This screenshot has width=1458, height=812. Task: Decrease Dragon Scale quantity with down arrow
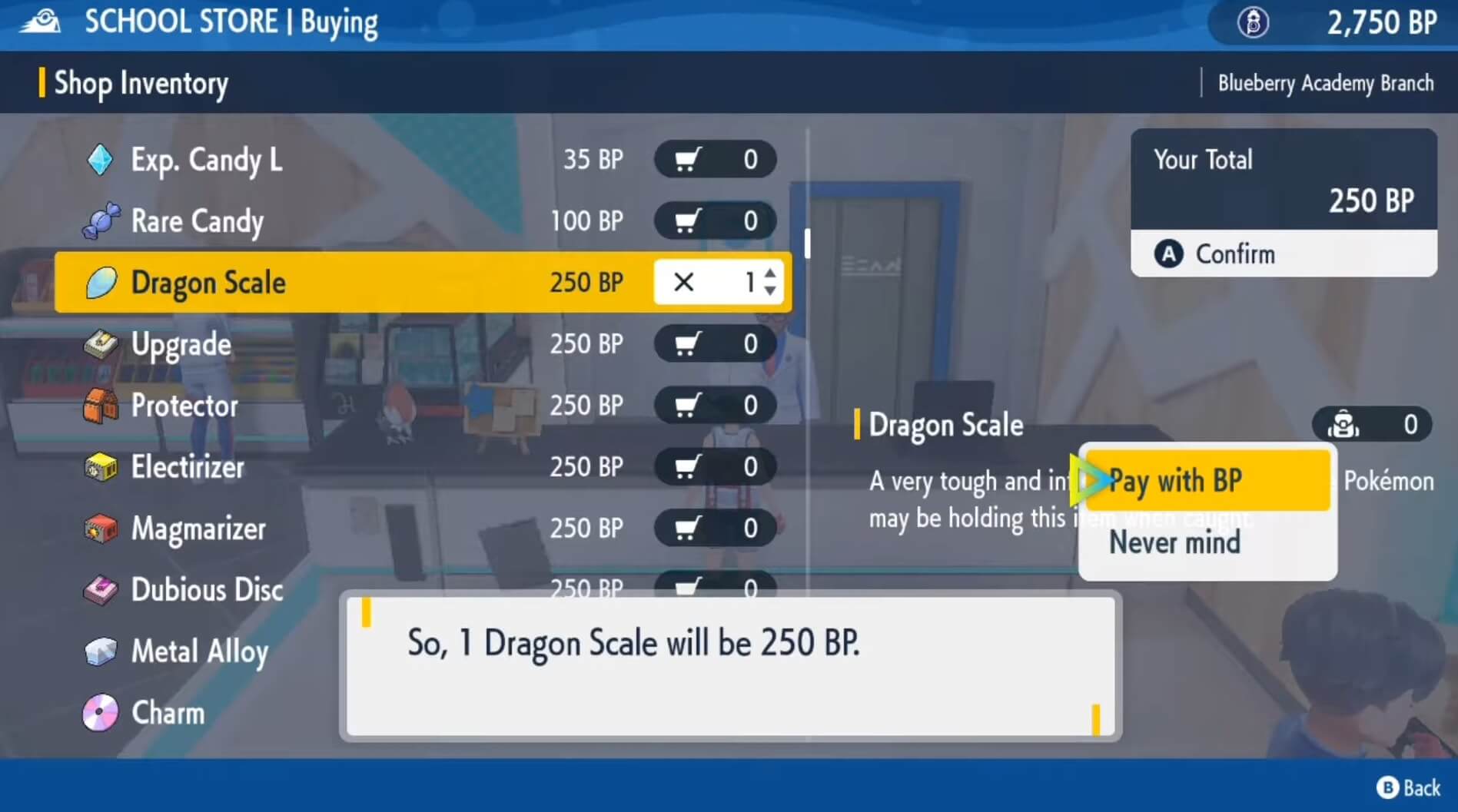[x=769, y=292]
